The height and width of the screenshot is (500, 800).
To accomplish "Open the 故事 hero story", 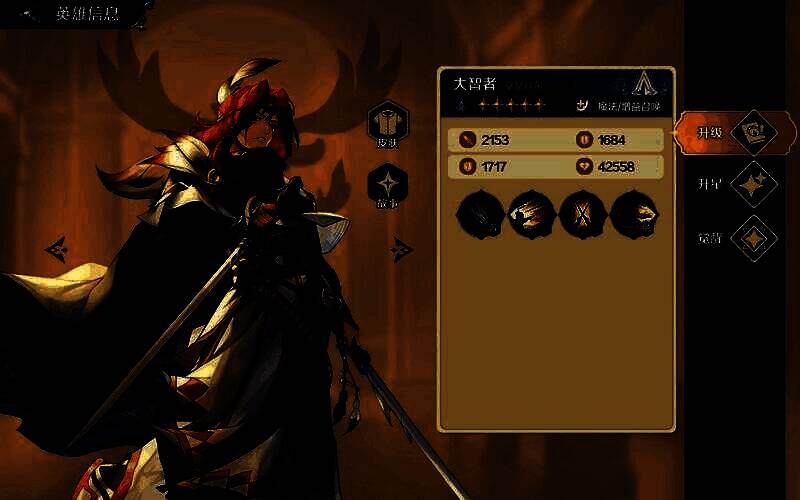I will (x=387, y=187).
